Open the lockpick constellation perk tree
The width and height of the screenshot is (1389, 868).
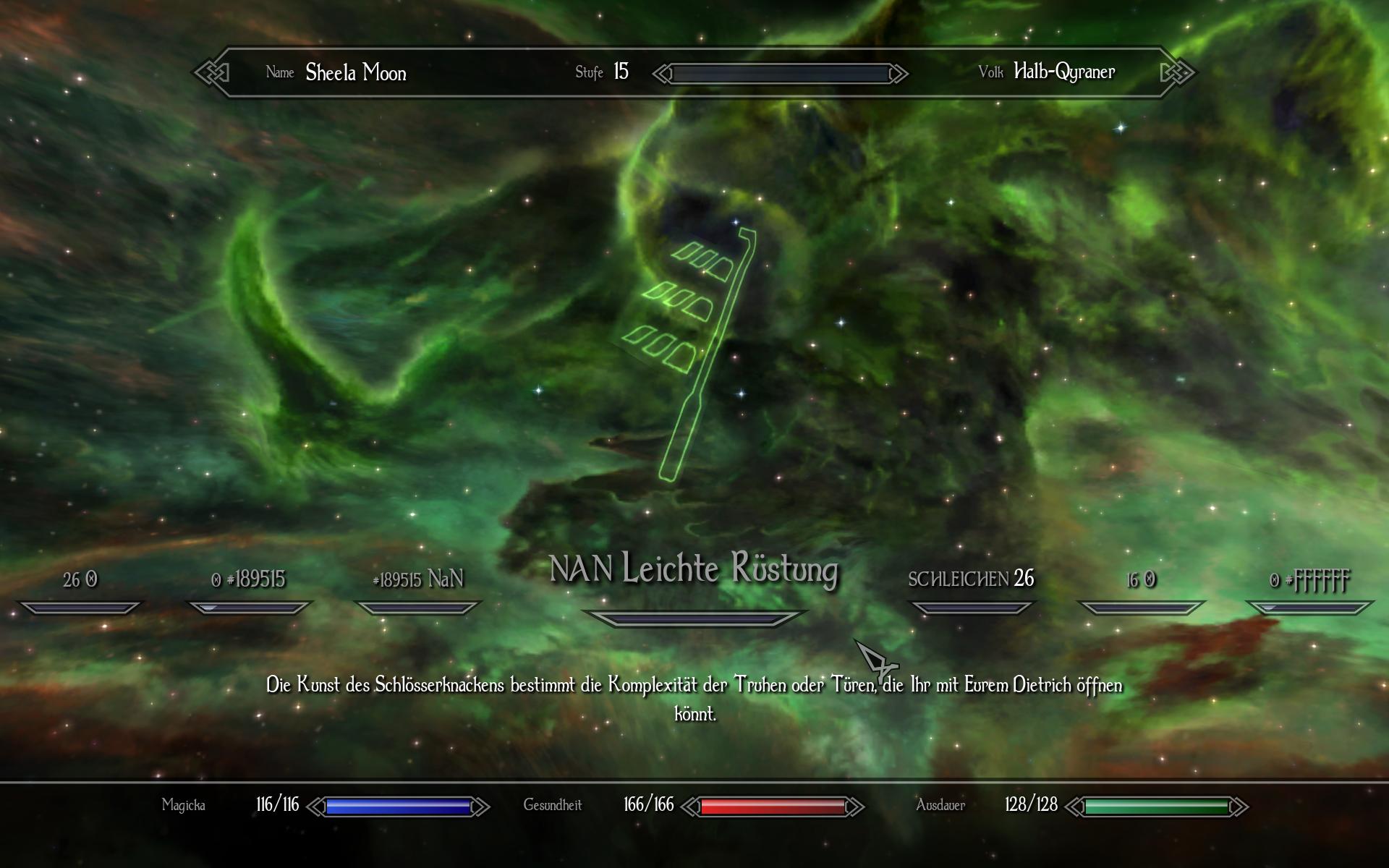pos(693,347)
